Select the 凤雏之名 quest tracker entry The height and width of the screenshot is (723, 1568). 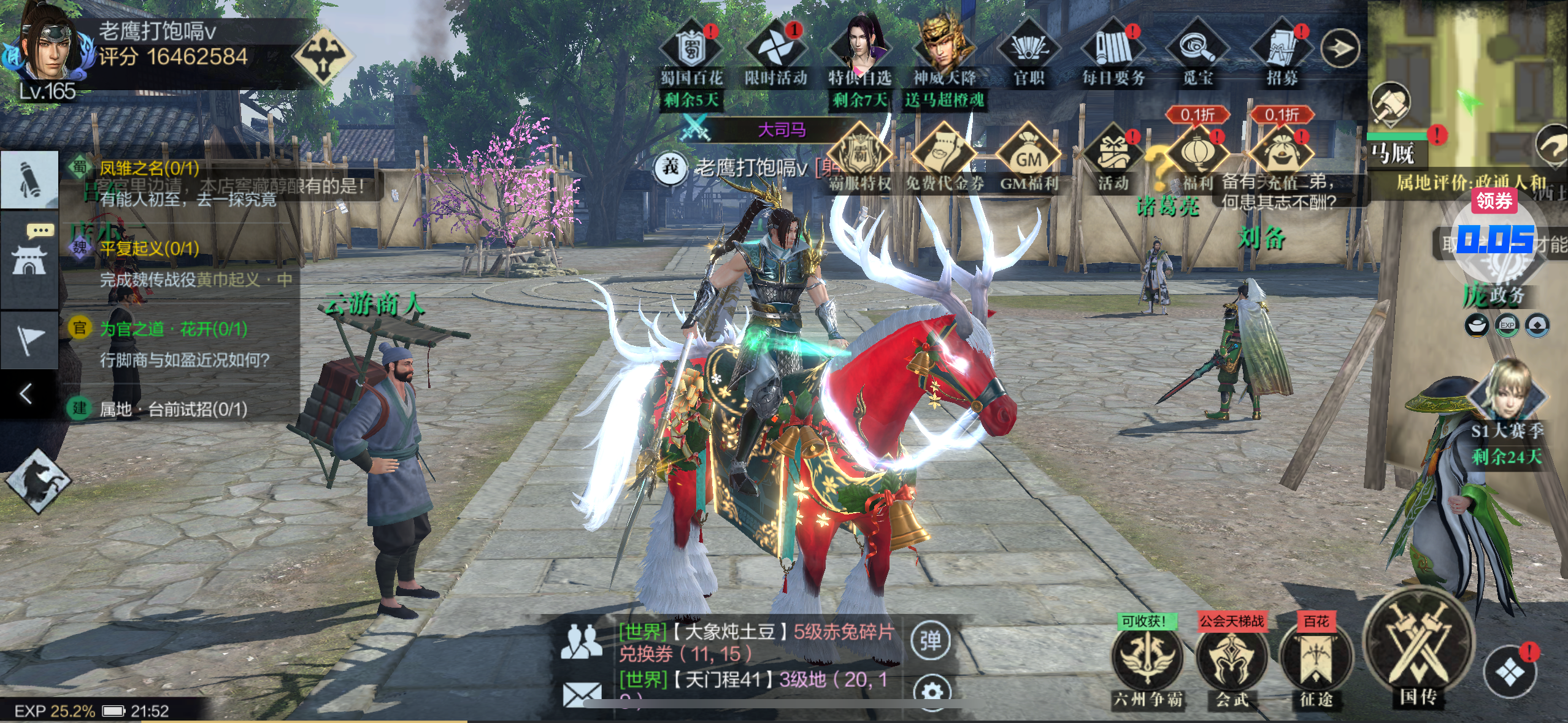point(149,167)
